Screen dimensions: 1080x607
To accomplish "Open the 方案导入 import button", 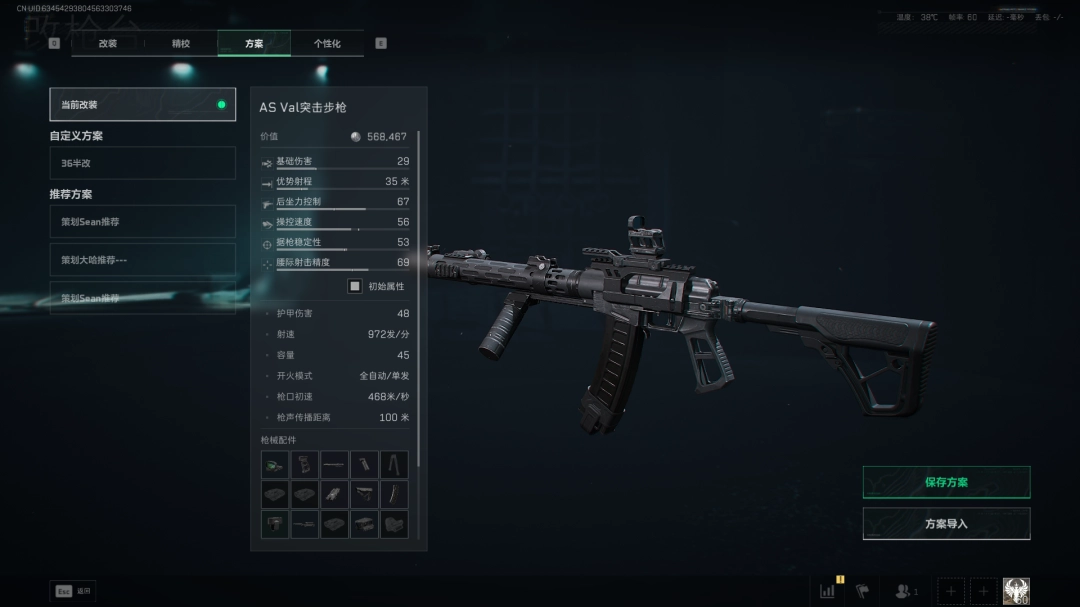I will (946, 524).
